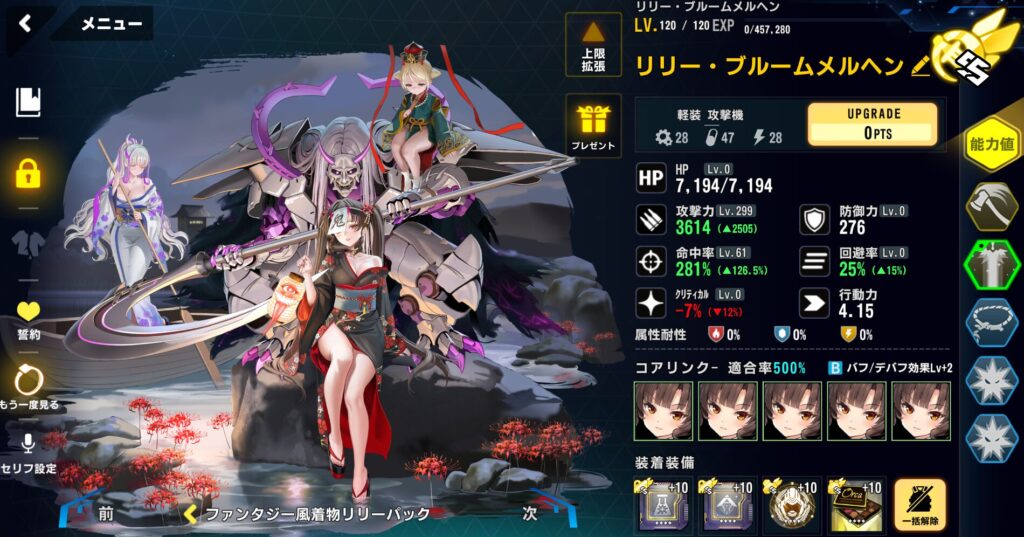
Task: Switch to next skin with 次
Action: 530,513
